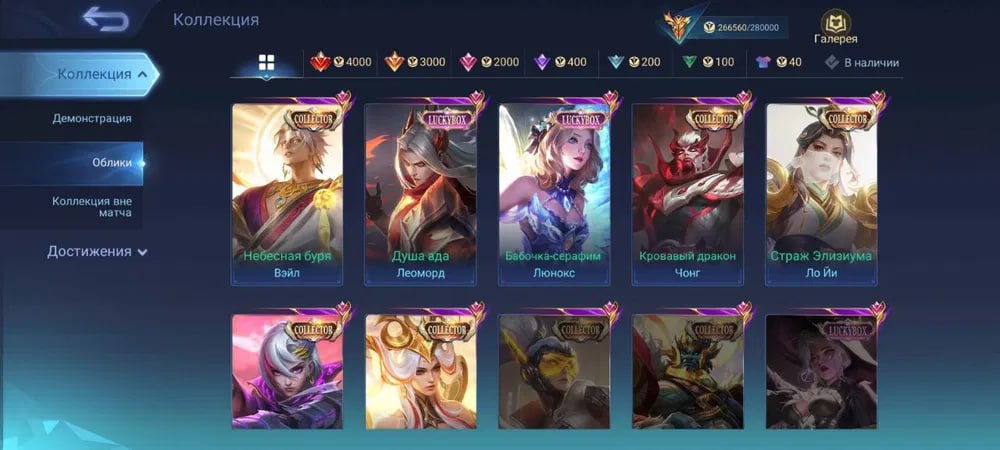Open the Бабочка-серафим Люнокс skin card

(553, 194)
